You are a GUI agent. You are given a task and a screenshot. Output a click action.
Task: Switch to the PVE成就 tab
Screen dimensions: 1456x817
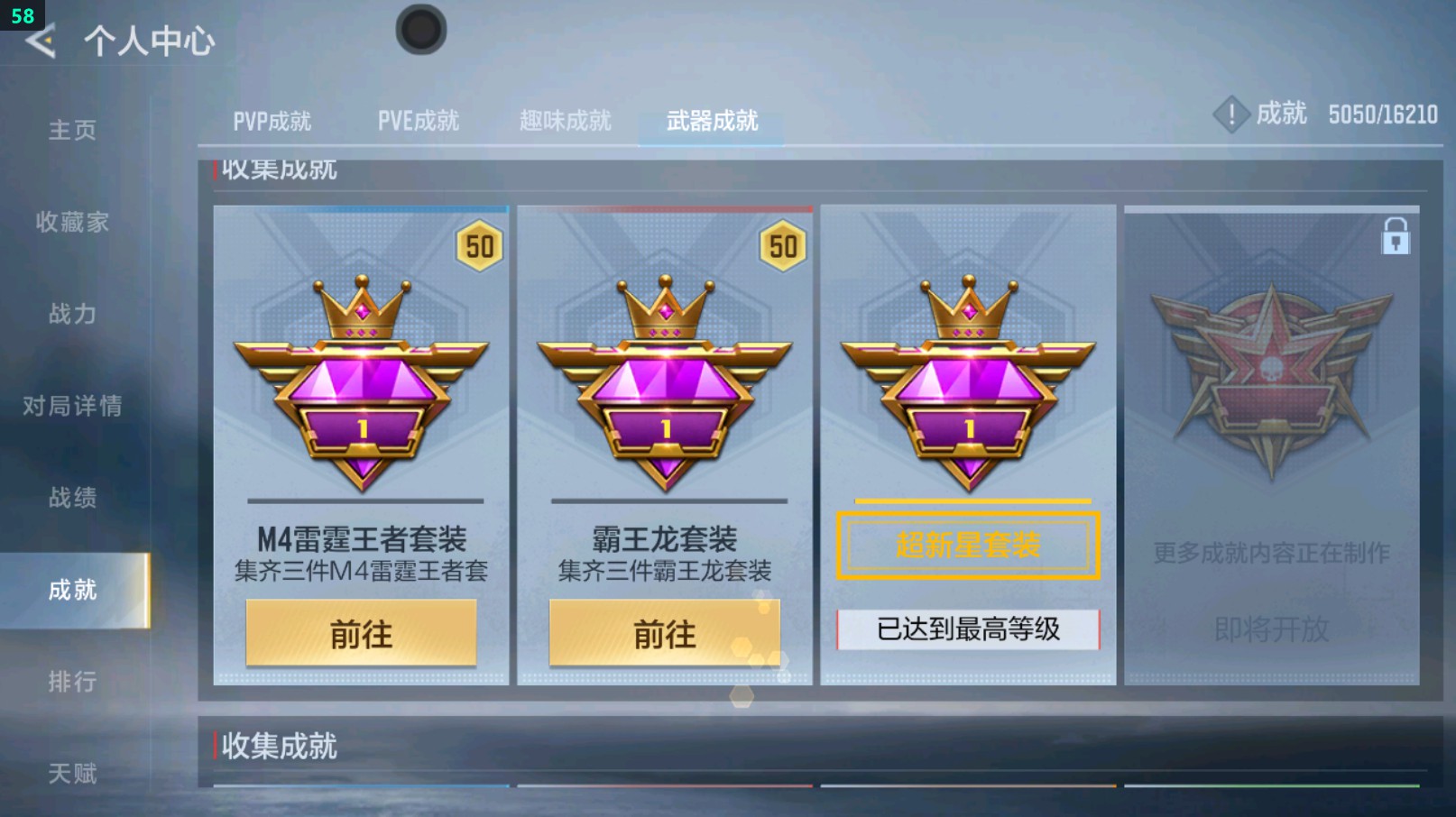pyautogui.click(x=419, y=119)
